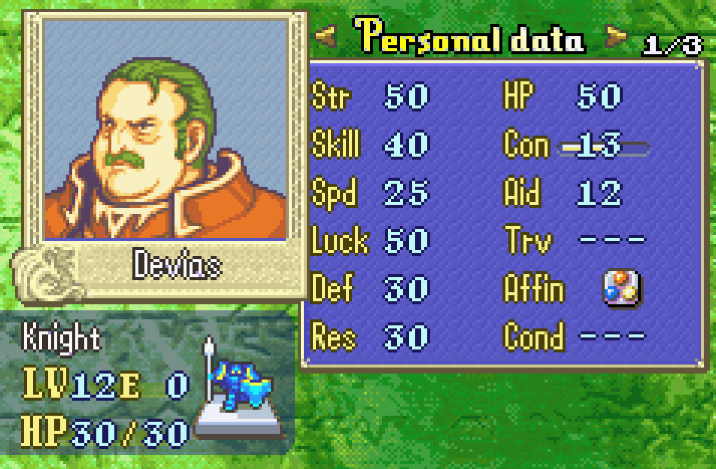716x469 pixels.
Task: Click the Personal data page header
Action: click(x=470, y=39)
